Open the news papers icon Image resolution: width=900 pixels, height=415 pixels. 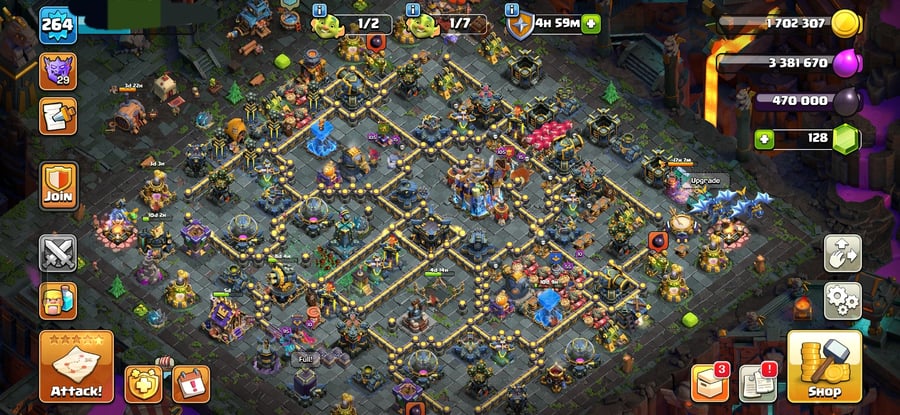pyautogui.click(x=757, y=383)
